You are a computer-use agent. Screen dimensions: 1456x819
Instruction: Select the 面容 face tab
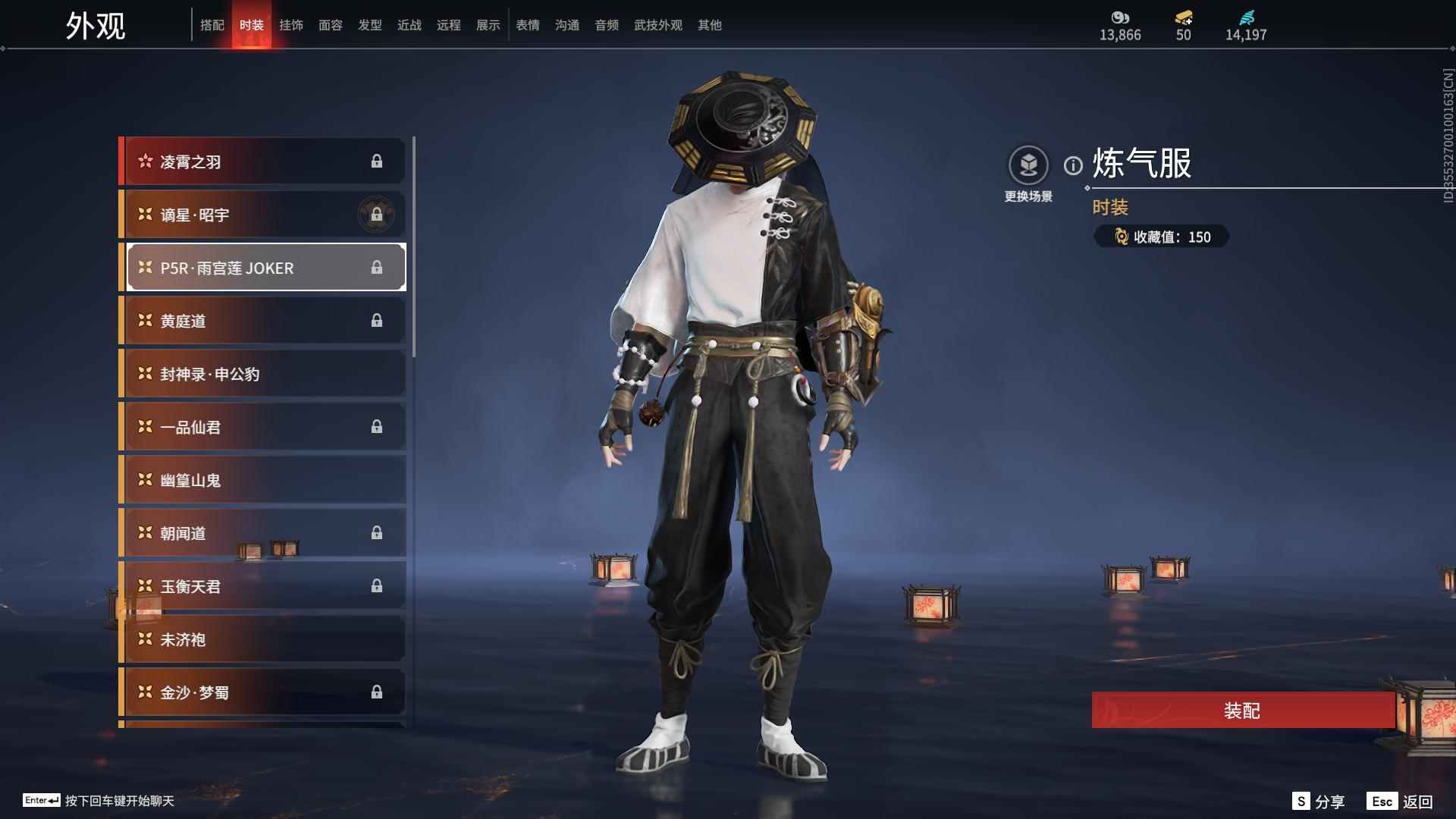tap(331, 25)
